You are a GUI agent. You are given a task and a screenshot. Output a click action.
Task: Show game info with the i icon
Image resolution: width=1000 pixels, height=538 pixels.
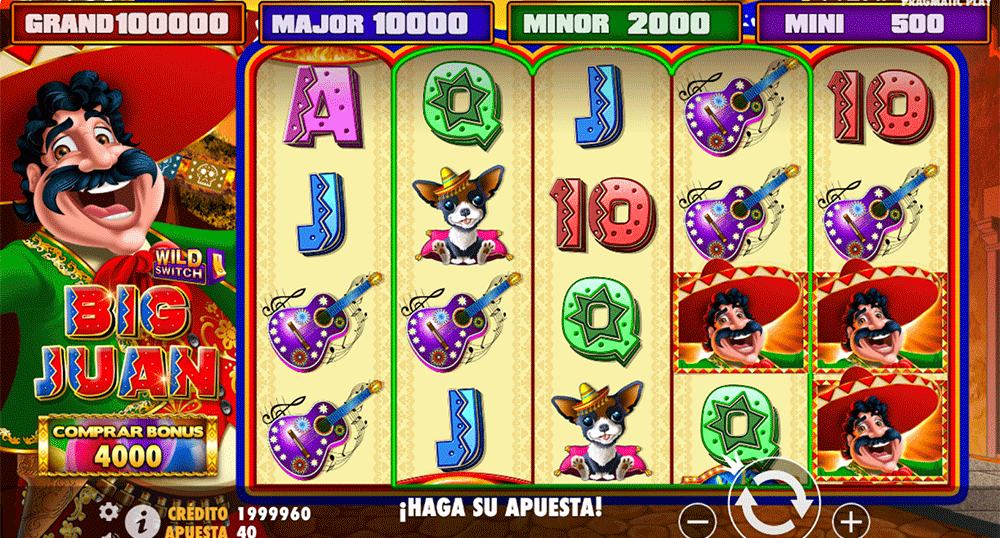tap(143, 519)
